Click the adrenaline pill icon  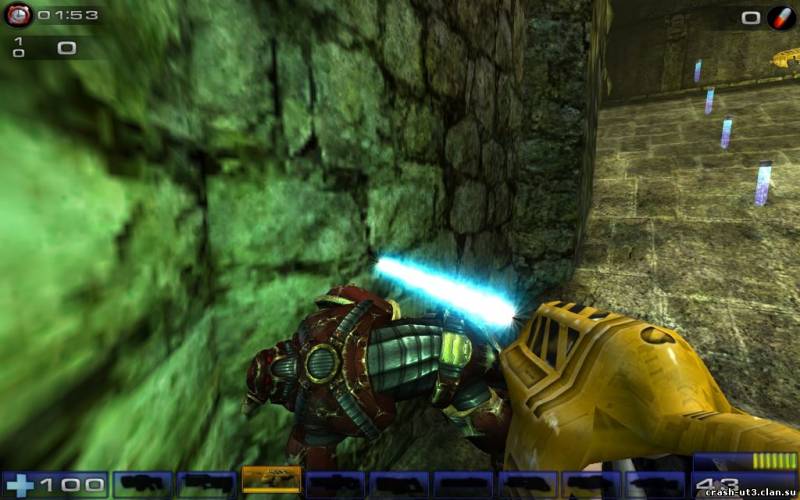click(780, 17)
